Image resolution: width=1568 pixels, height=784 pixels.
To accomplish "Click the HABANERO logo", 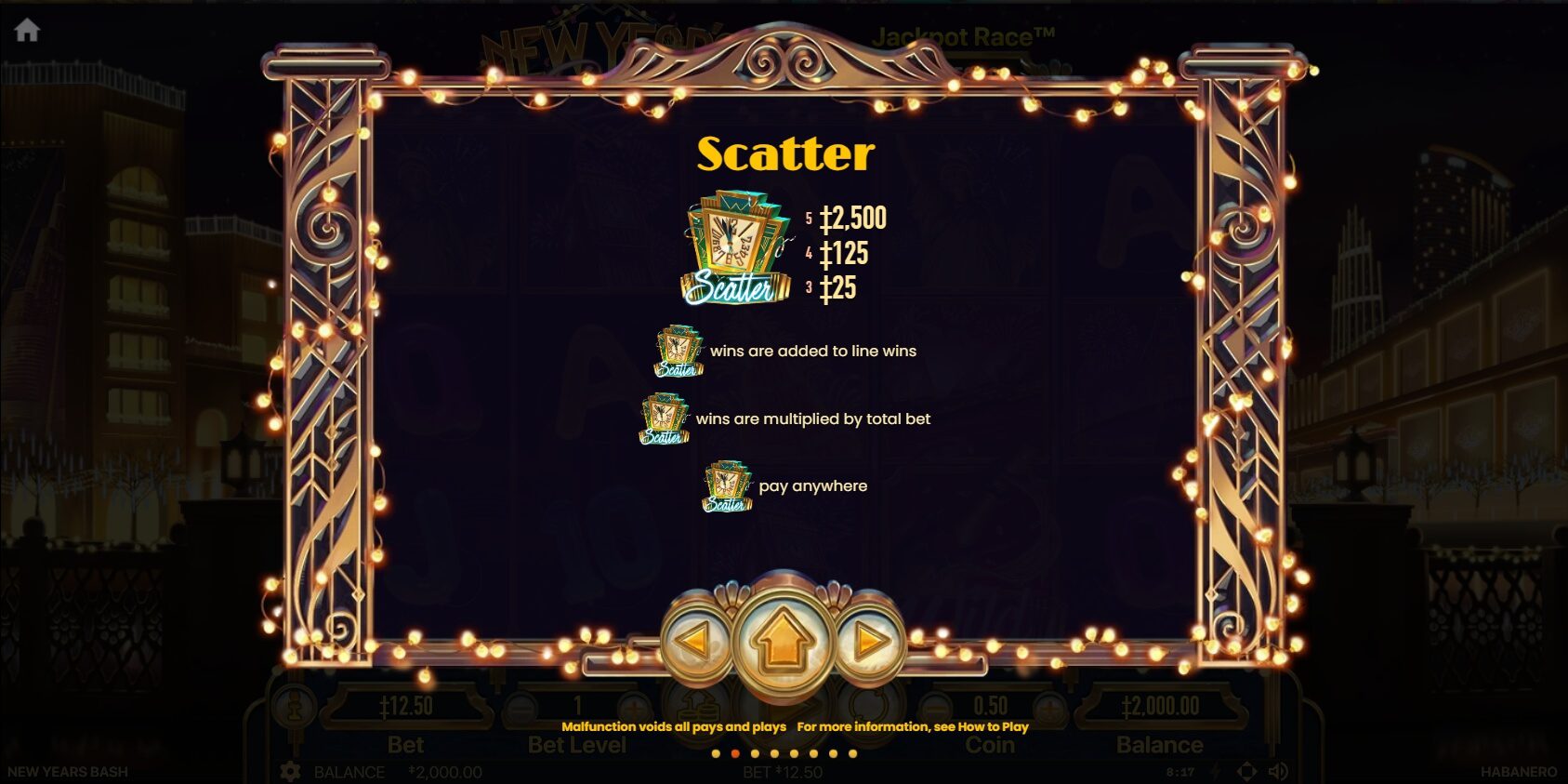I will tap(1519, 770).
